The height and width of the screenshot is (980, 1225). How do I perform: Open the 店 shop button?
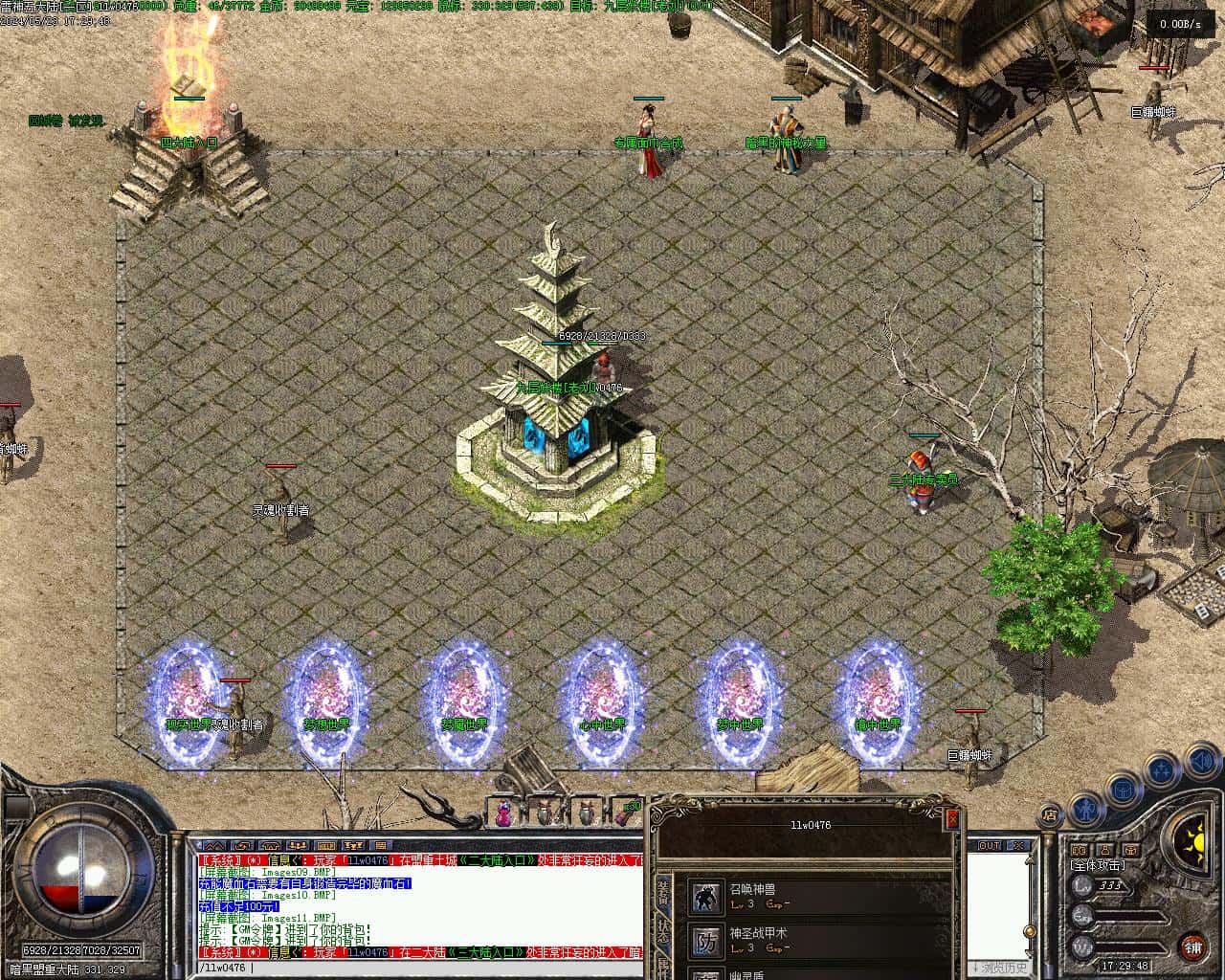[1050, 815]
